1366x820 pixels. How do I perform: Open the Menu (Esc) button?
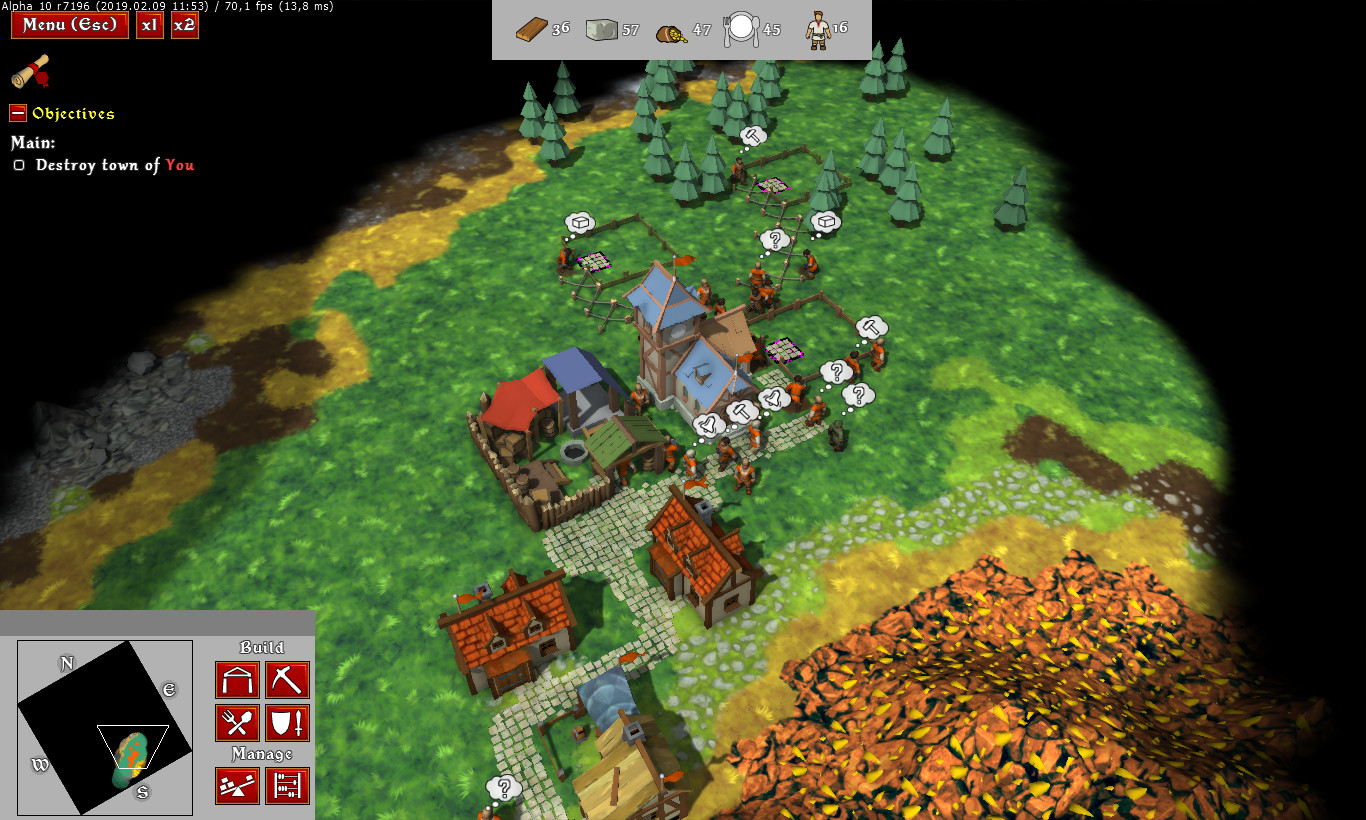69,25
